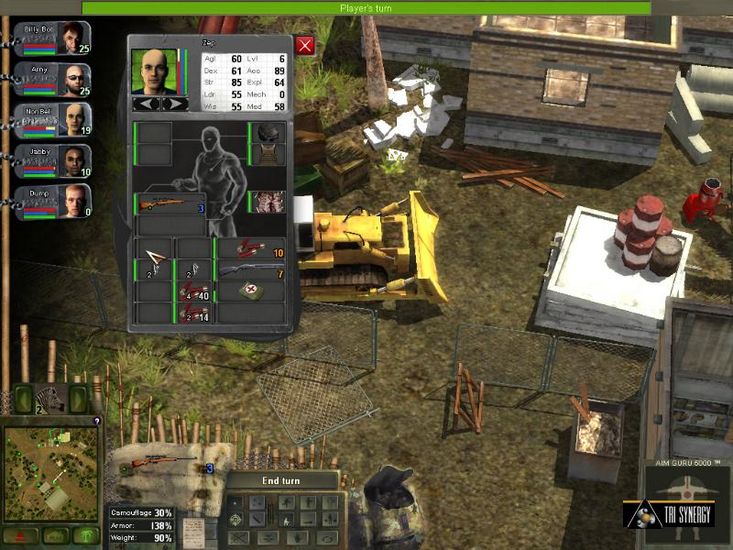Show the next mercenary with right arrow
The width and height of the screenshot is (733, 550).
[x=173, y=103]
